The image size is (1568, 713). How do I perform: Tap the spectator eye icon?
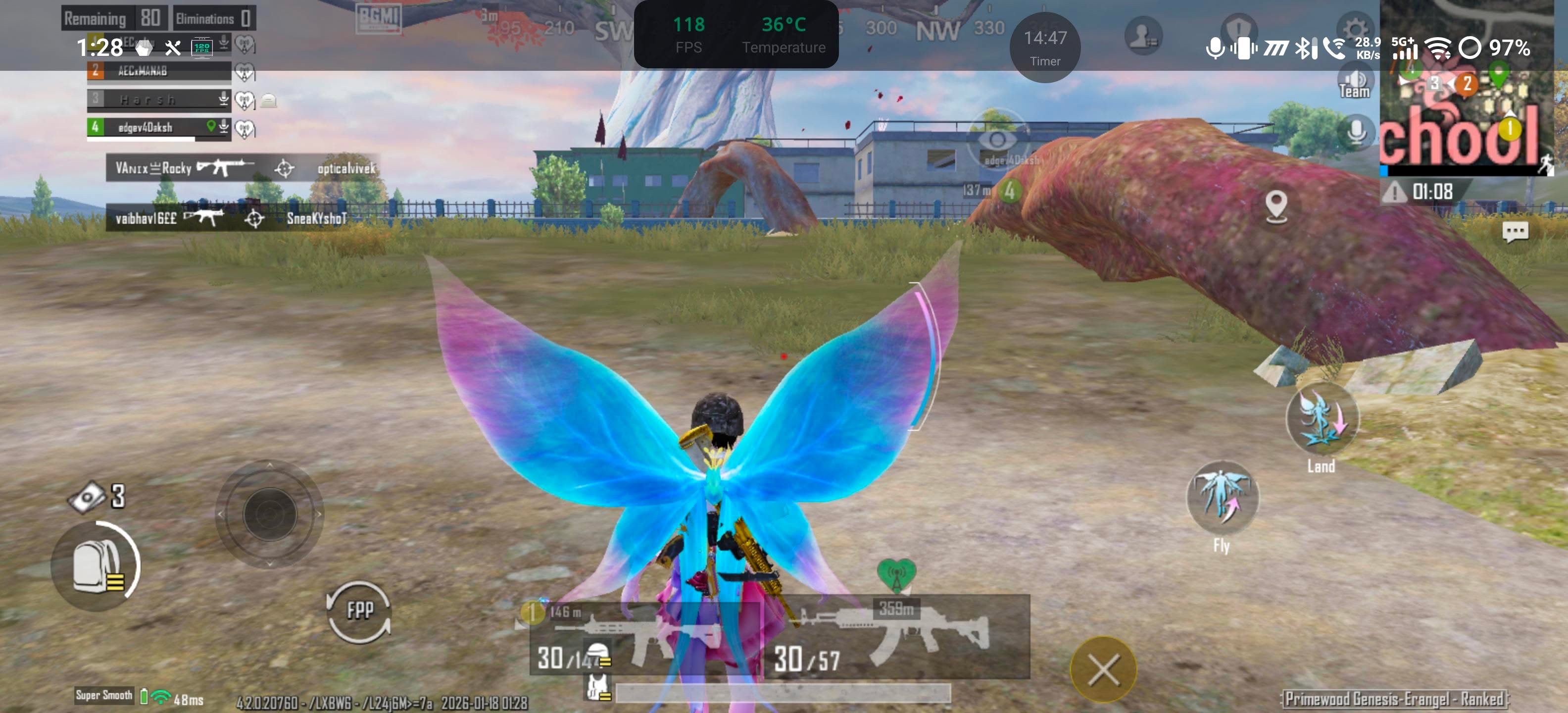(x=997, y=140)
